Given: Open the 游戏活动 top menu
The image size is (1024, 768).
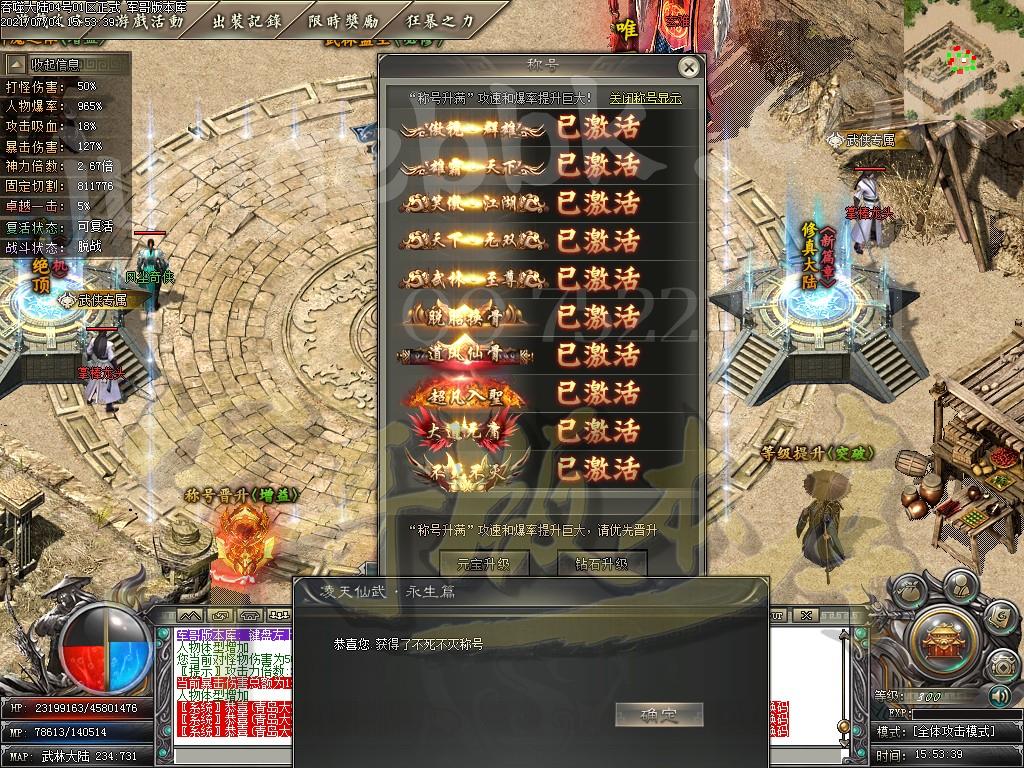Looking at the screenshot, I should pos(150,20).
